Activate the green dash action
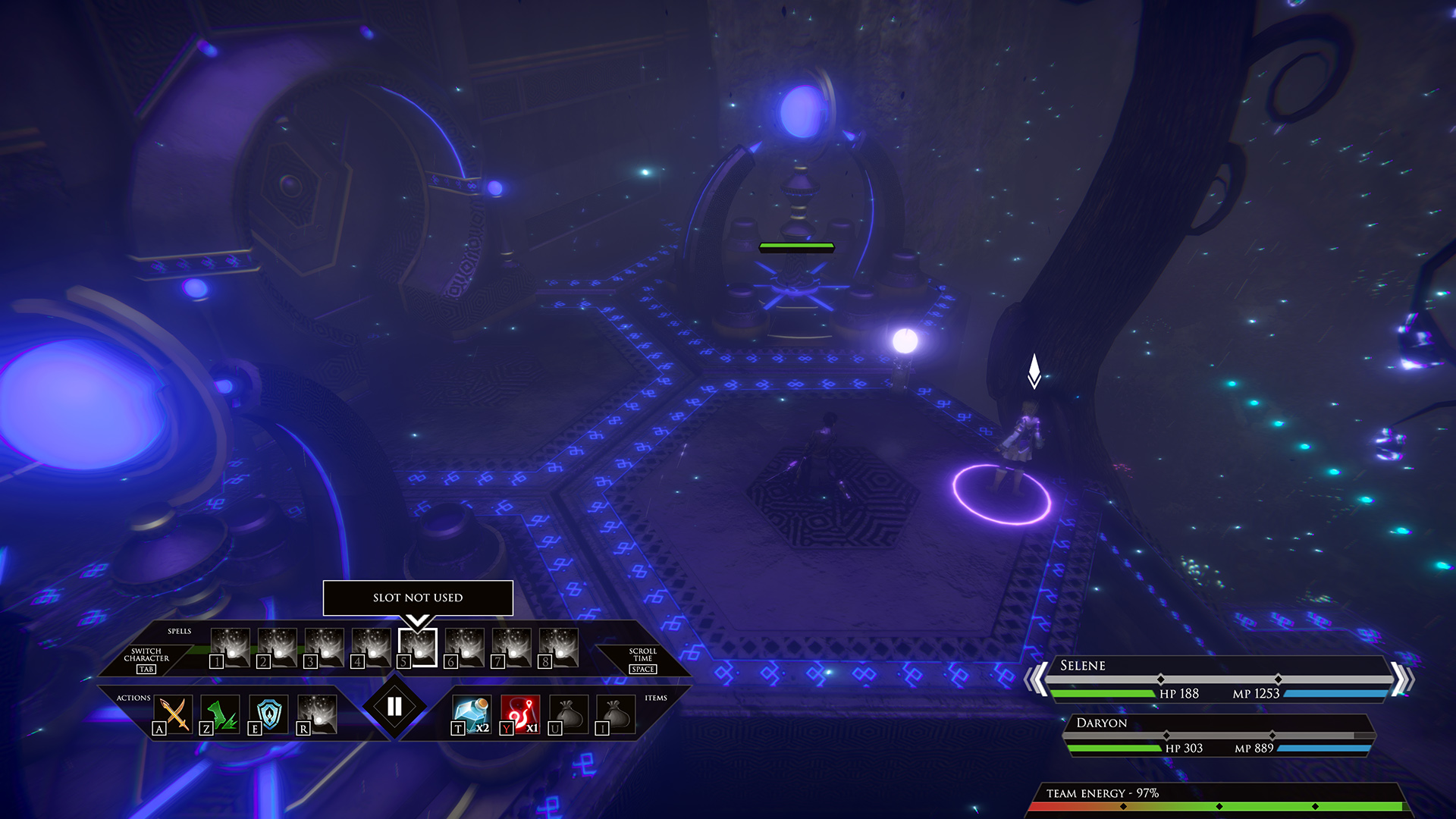 click(x=221, y=714)
